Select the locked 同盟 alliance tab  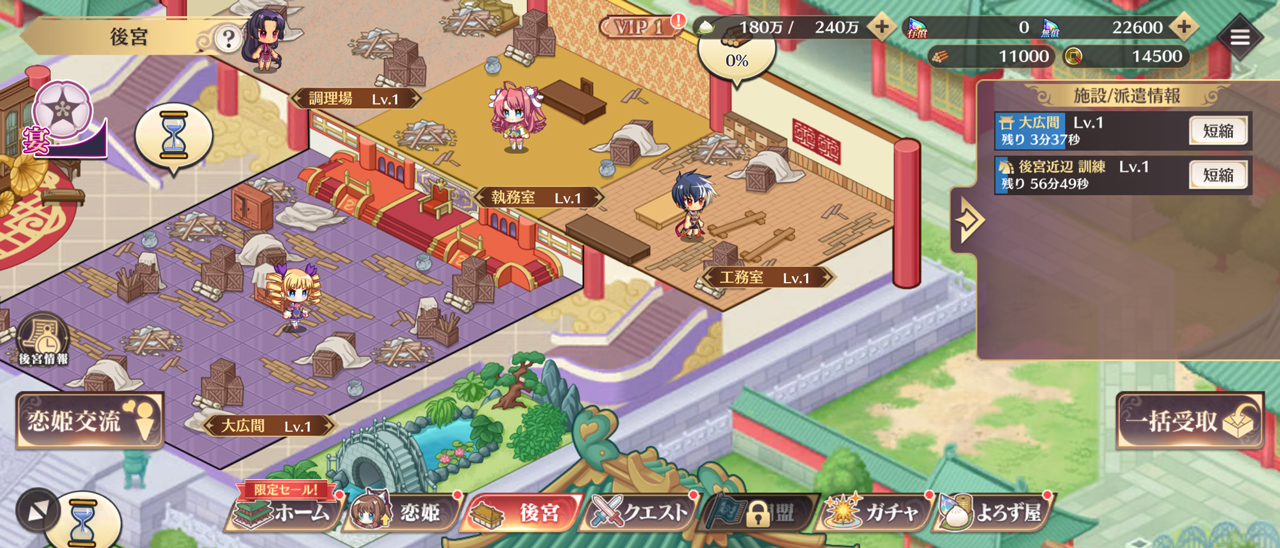[x=760, y=513]
